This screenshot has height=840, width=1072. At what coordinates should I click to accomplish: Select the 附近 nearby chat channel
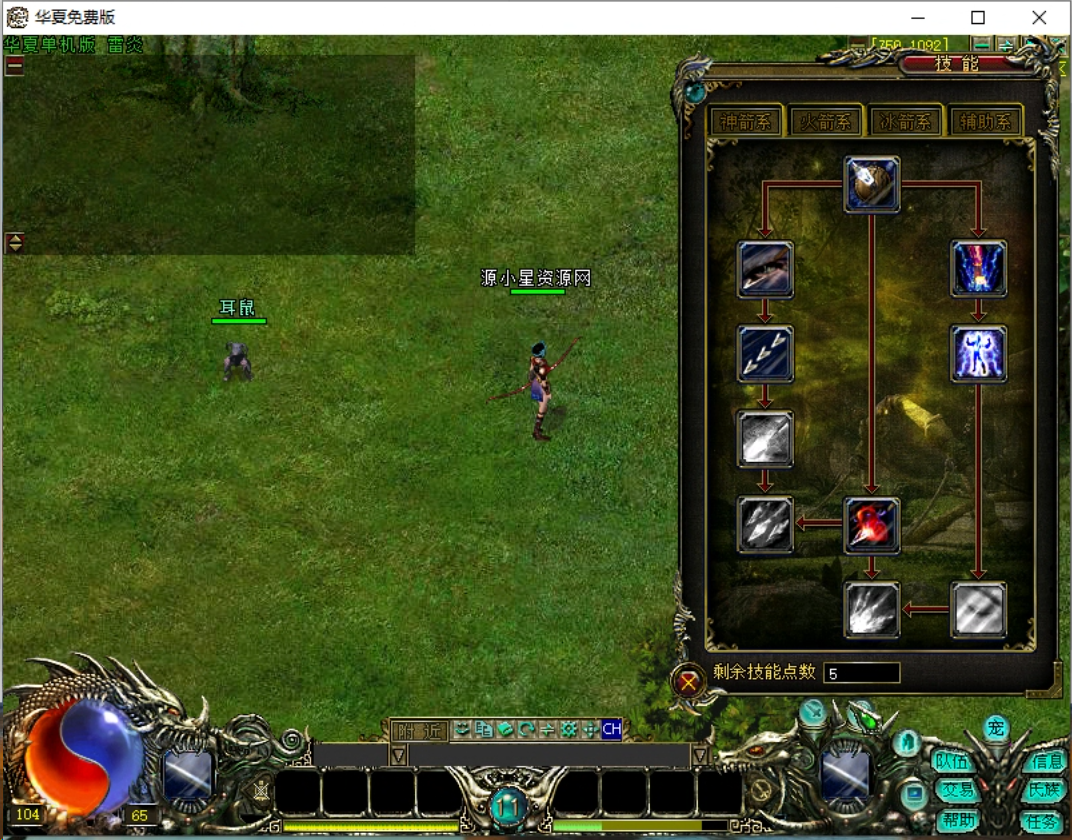tap(419, 731)
